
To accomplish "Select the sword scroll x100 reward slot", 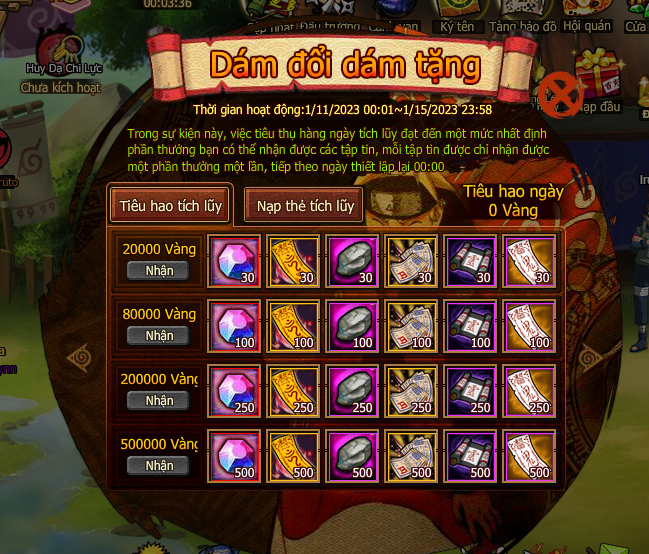I will pos(412,326).
